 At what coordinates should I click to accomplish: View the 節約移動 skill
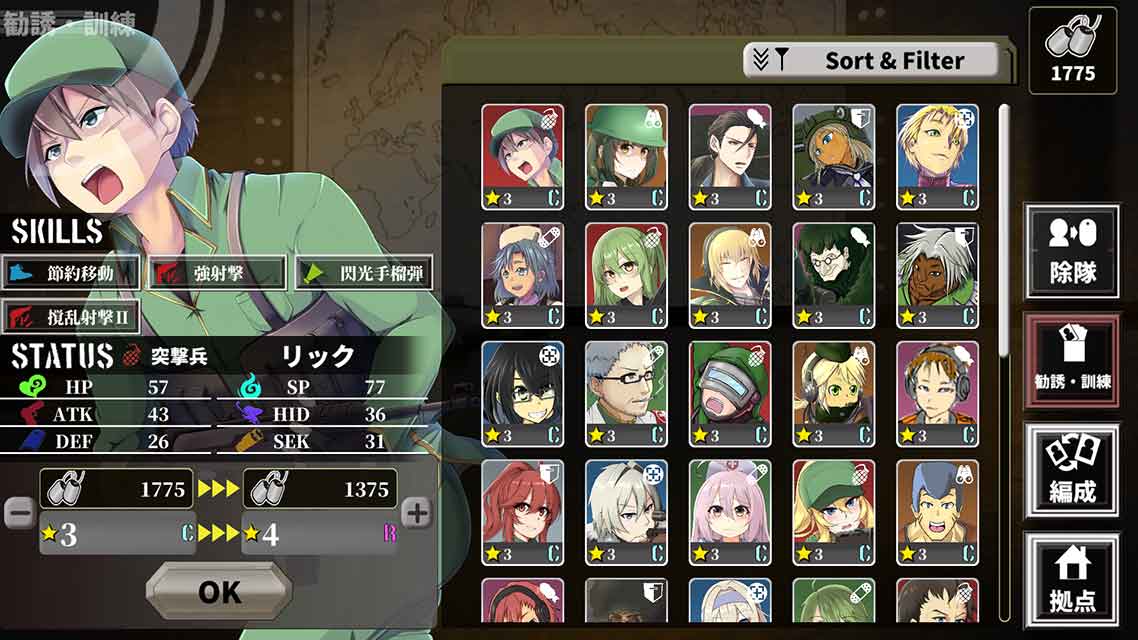point(70,273)
